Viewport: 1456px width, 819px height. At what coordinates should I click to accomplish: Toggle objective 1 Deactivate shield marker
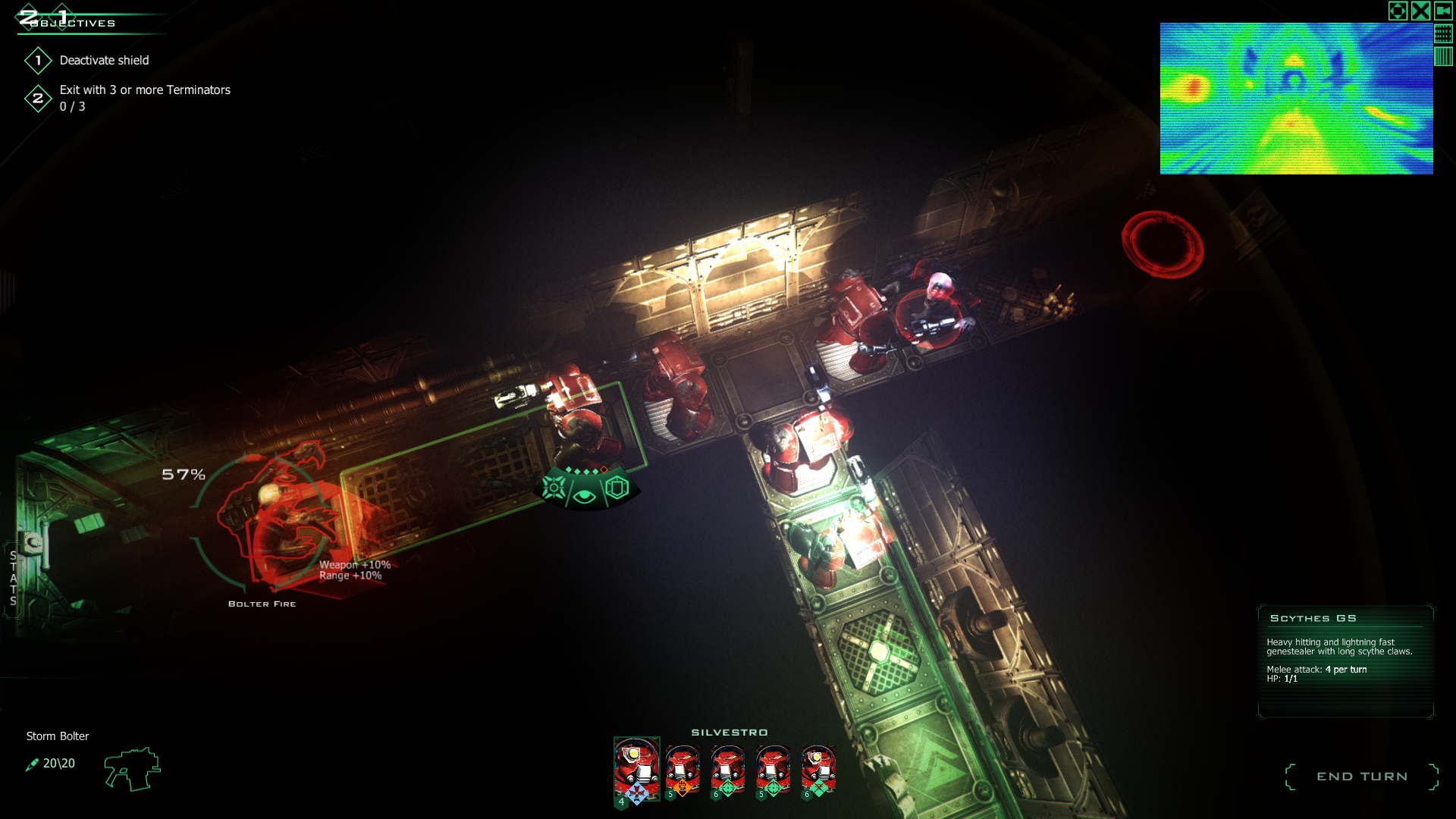point(39,60)
